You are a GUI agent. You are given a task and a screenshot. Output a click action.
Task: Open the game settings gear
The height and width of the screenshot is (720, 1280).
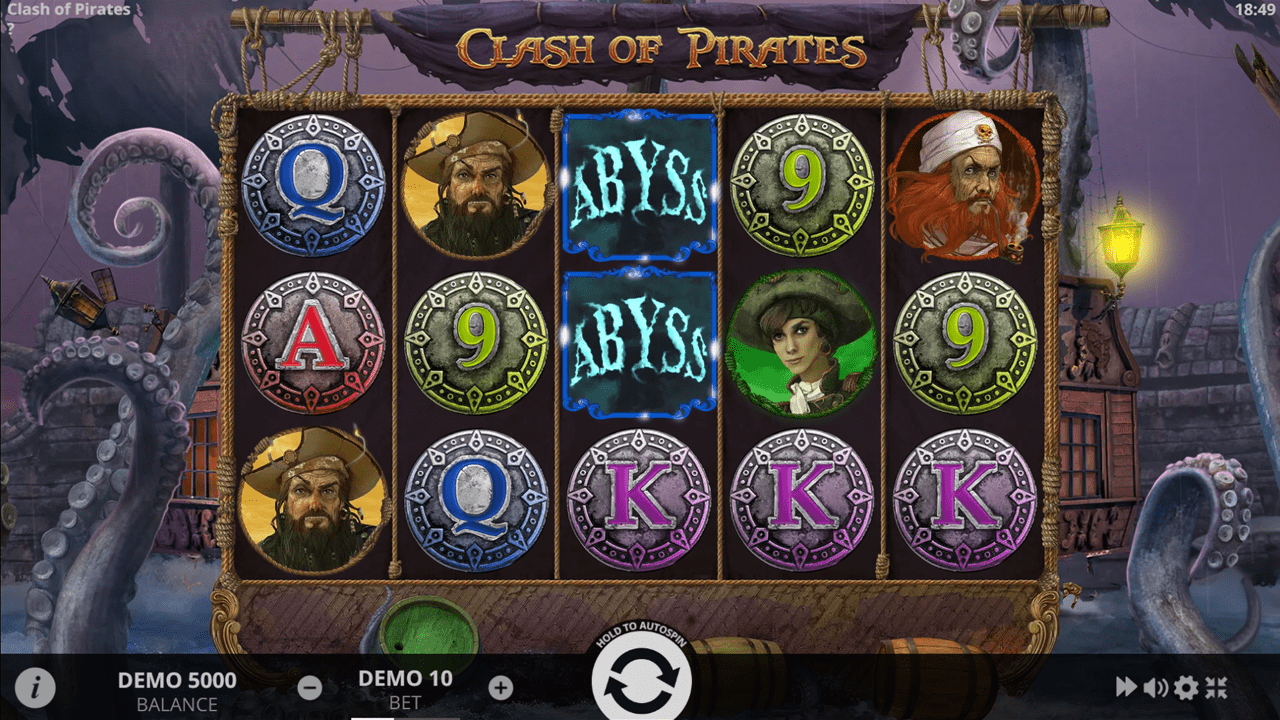tap(1186, 686)
